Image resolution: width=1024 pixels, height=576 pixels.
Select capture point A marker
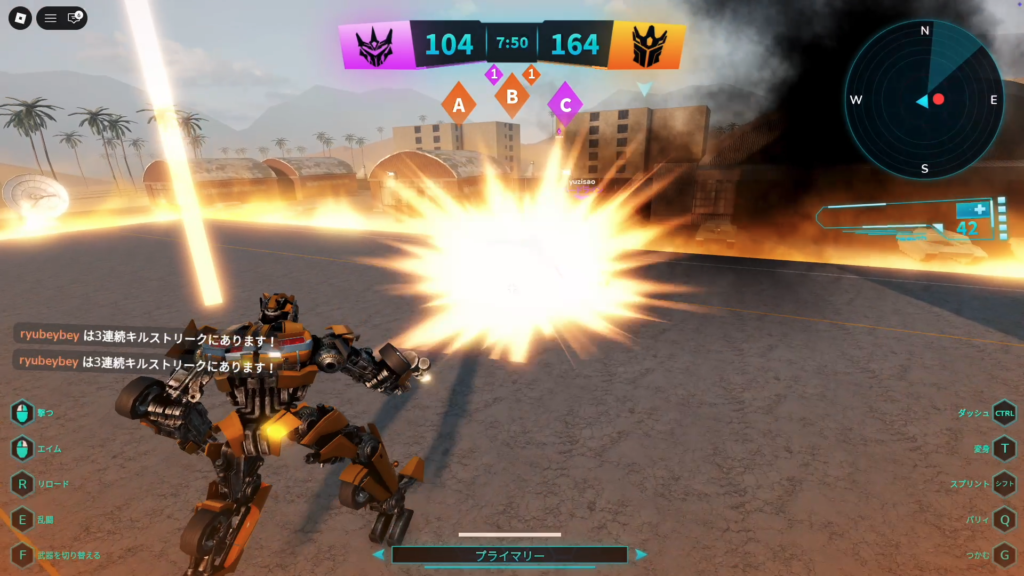(x=459, y=103)
